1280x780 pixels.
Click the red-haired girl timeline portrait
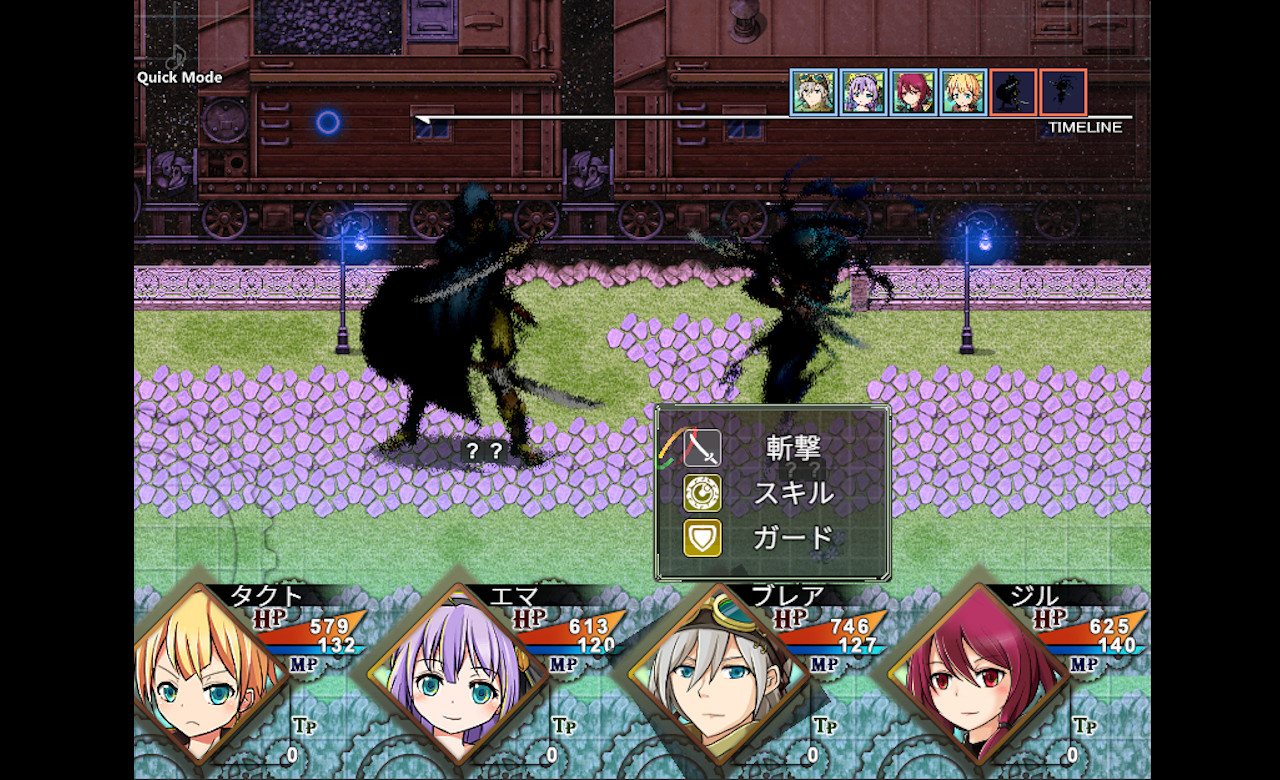pos(914,93)
